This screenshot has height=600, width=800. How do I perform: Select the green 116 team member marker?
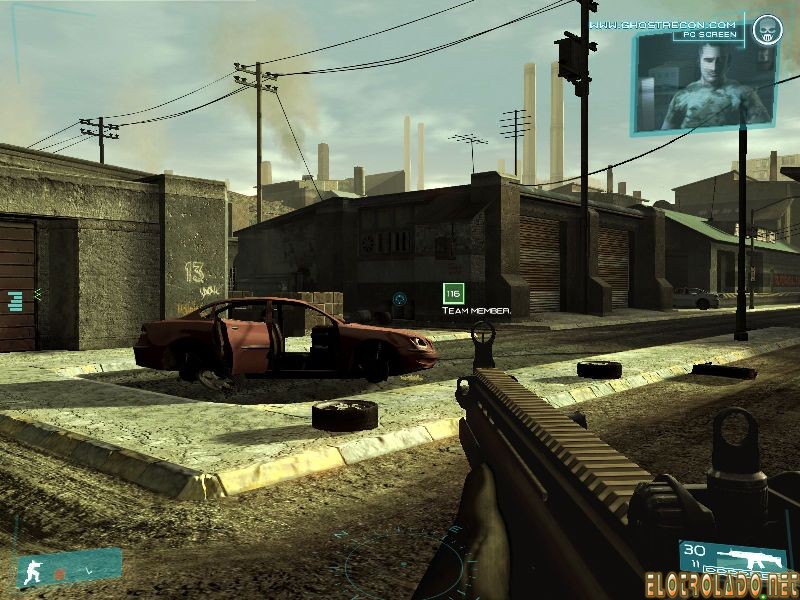pyautogui.click(x=454, y=293)
